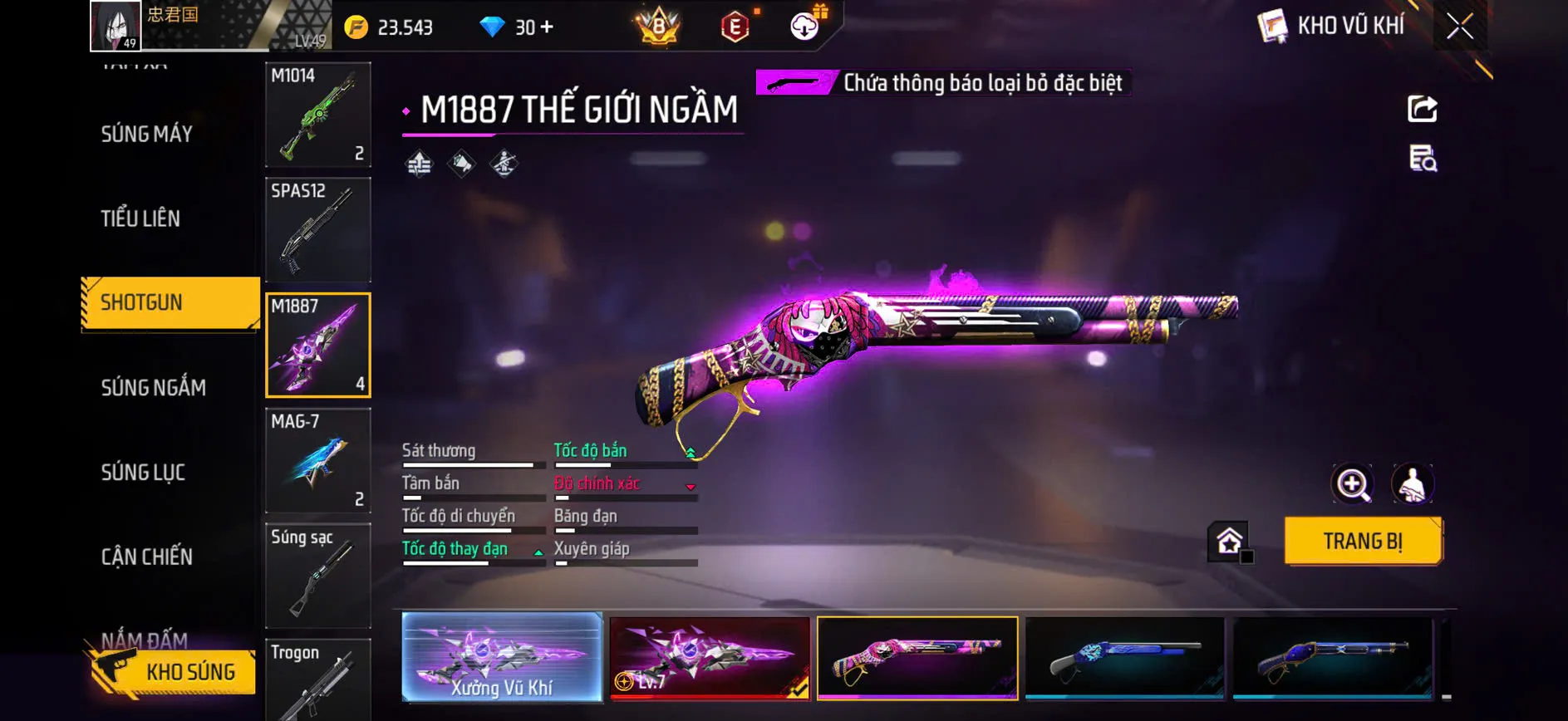Switch to the CẬN CHIẾN category
This screenshot has width=1568, height=721.
pyautogui.click(x=147, y=557)
